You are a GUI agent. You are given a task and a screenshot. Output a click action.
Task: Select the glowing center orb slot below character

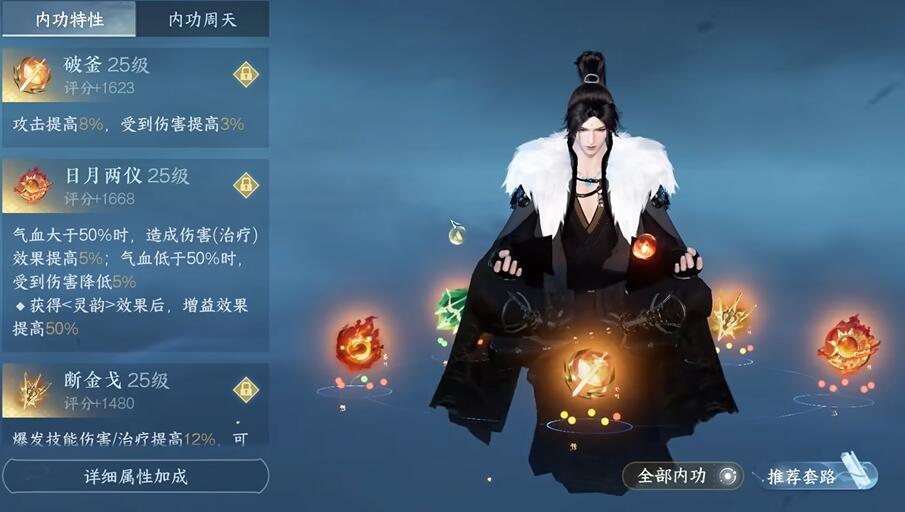click(x=588, y=373)
